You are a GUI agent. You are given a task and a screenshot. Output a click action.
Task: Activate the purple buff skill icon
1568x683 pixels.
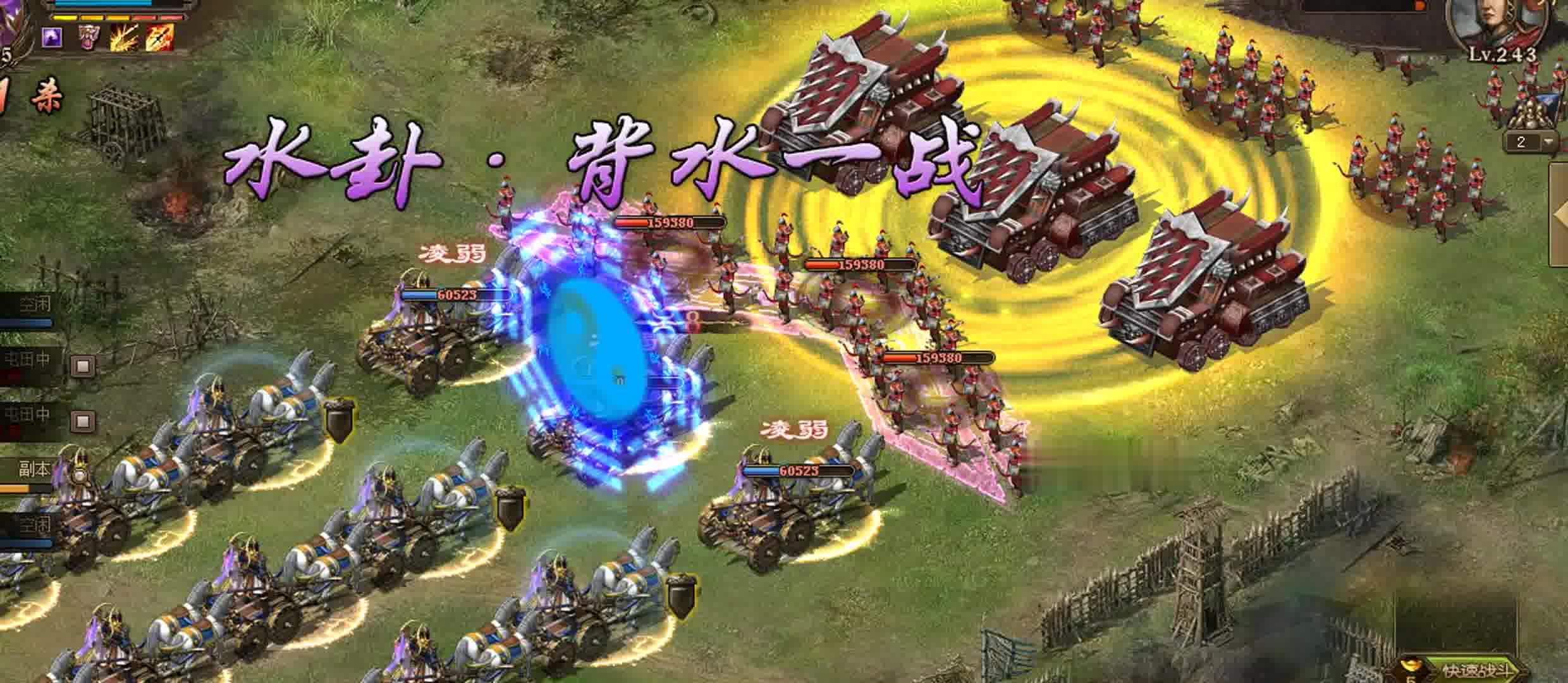(51, 38)
